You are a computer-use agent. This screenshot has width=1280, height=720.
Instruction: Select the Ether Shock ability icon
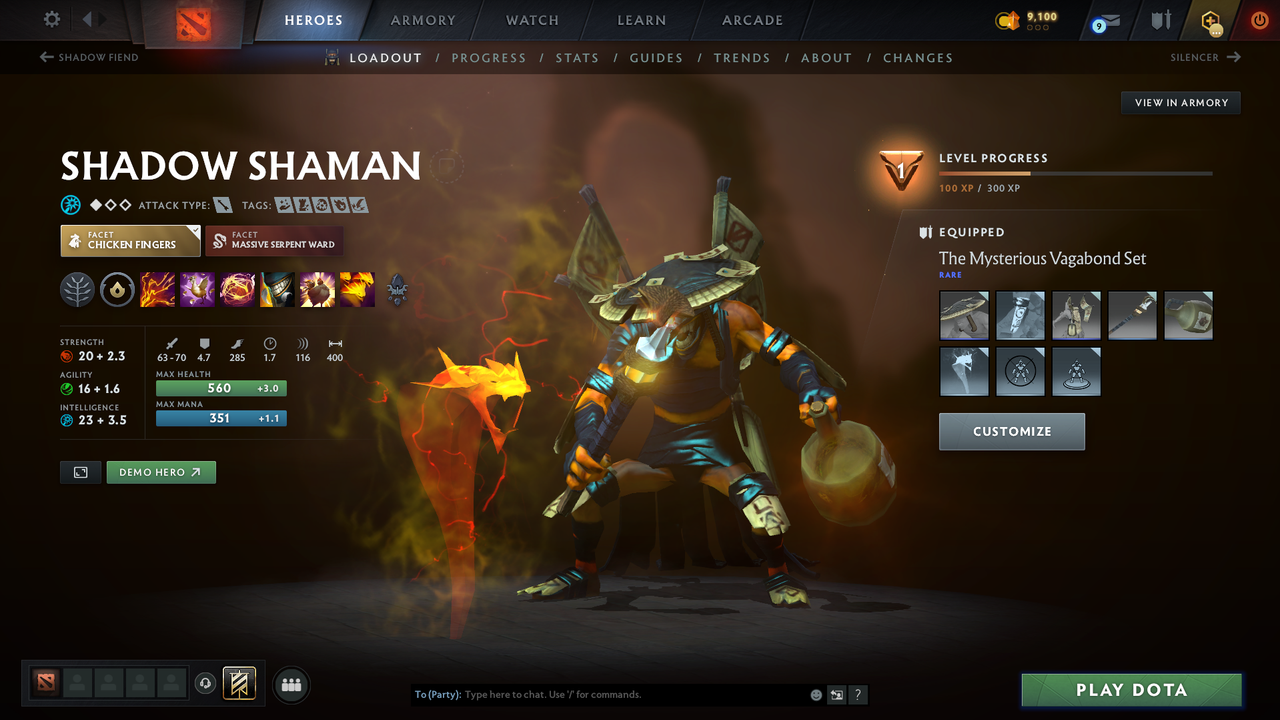157,290
